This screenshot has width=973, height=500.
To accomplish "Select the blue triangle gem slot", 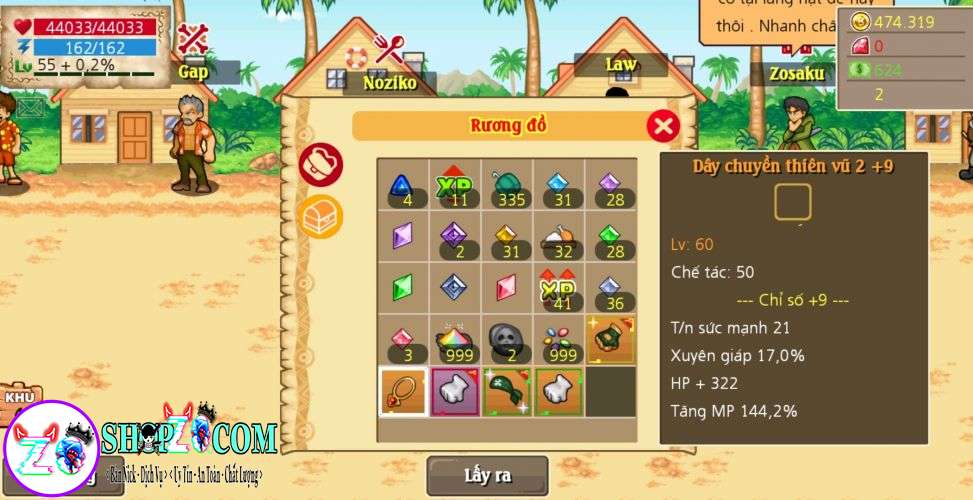I will 402,185.
